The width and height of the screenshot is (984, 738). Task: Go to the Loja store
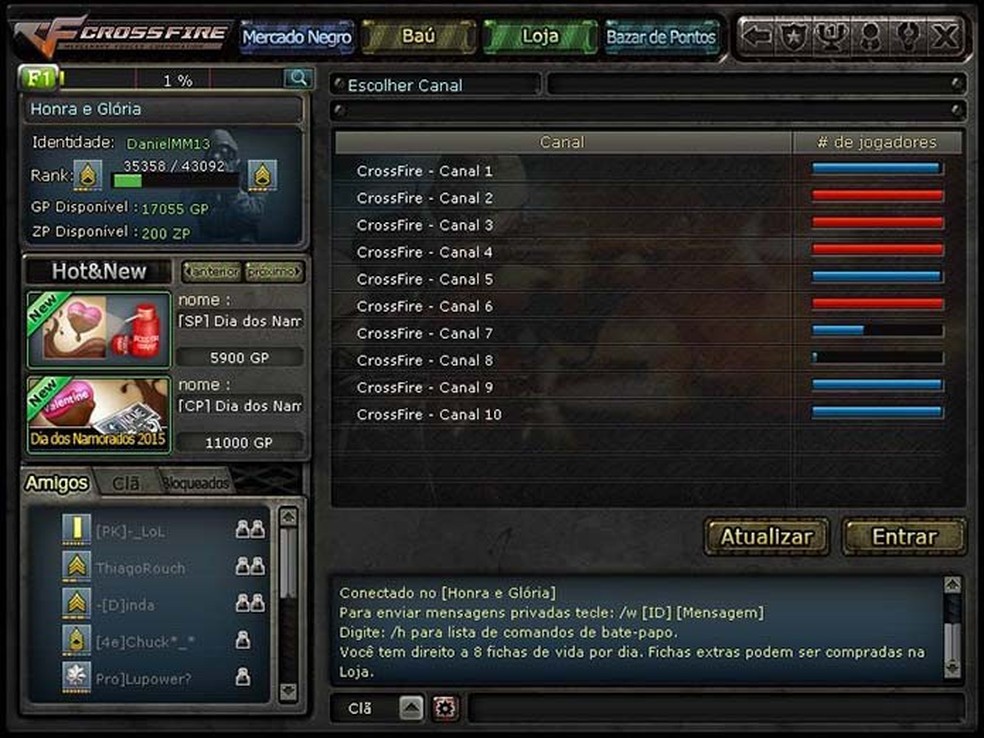click(540, 37)
